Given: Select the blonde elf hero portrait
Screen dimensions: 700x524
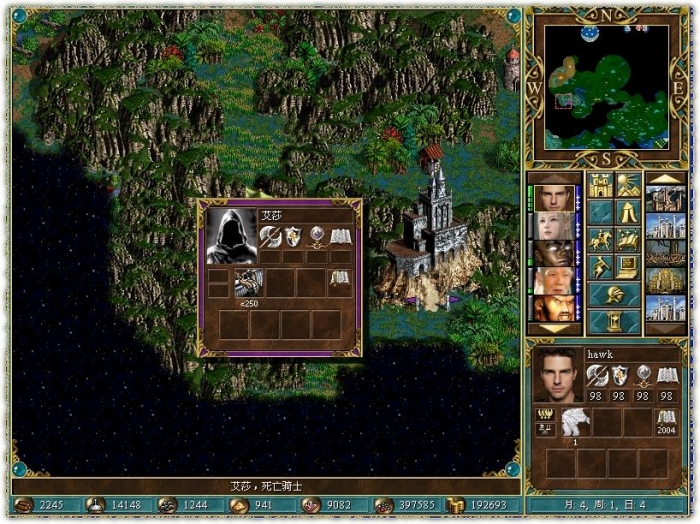Looking at the screenshot, I should (554, 226).
